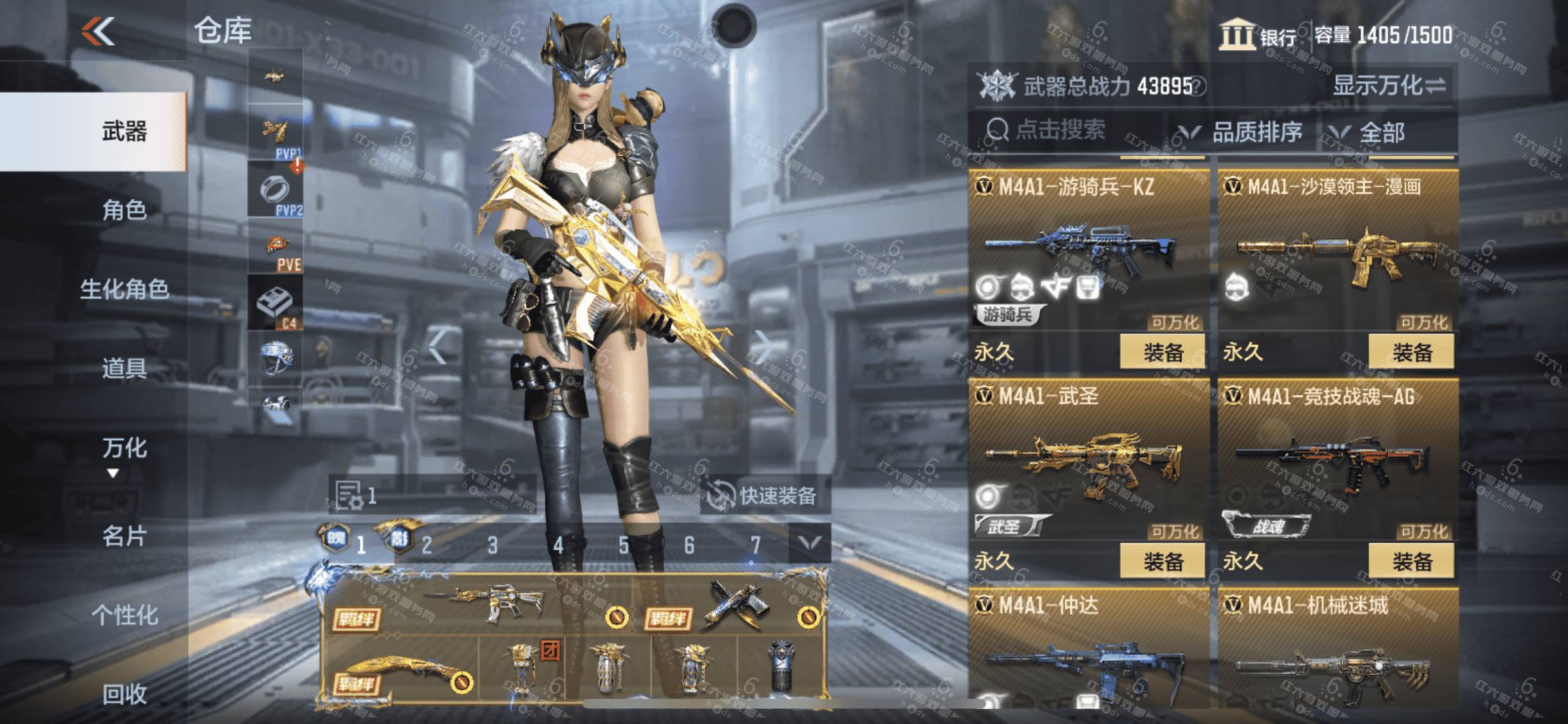Equip the M4A1-游骑兵-KZ rifle
1568x724 pixels.
1162,352
